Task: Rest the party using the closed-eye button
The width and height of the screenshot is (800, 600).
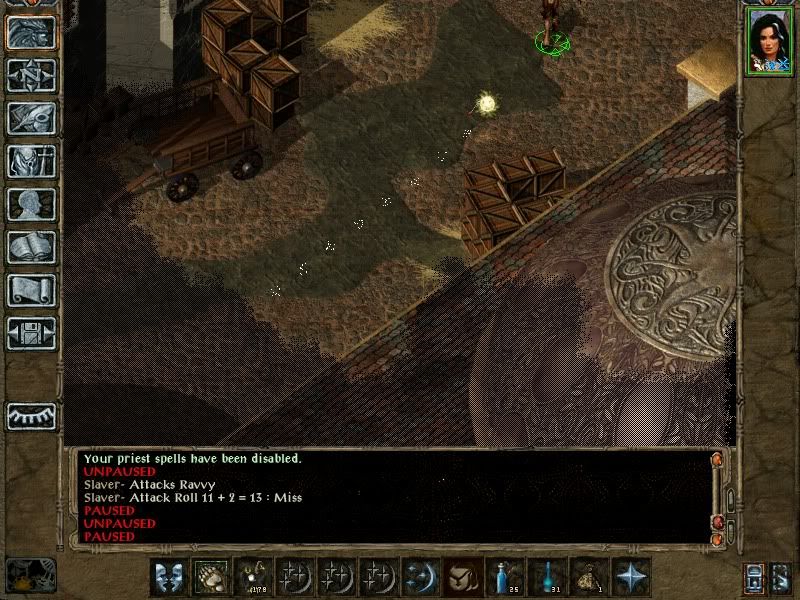Action: click(31, 415)
